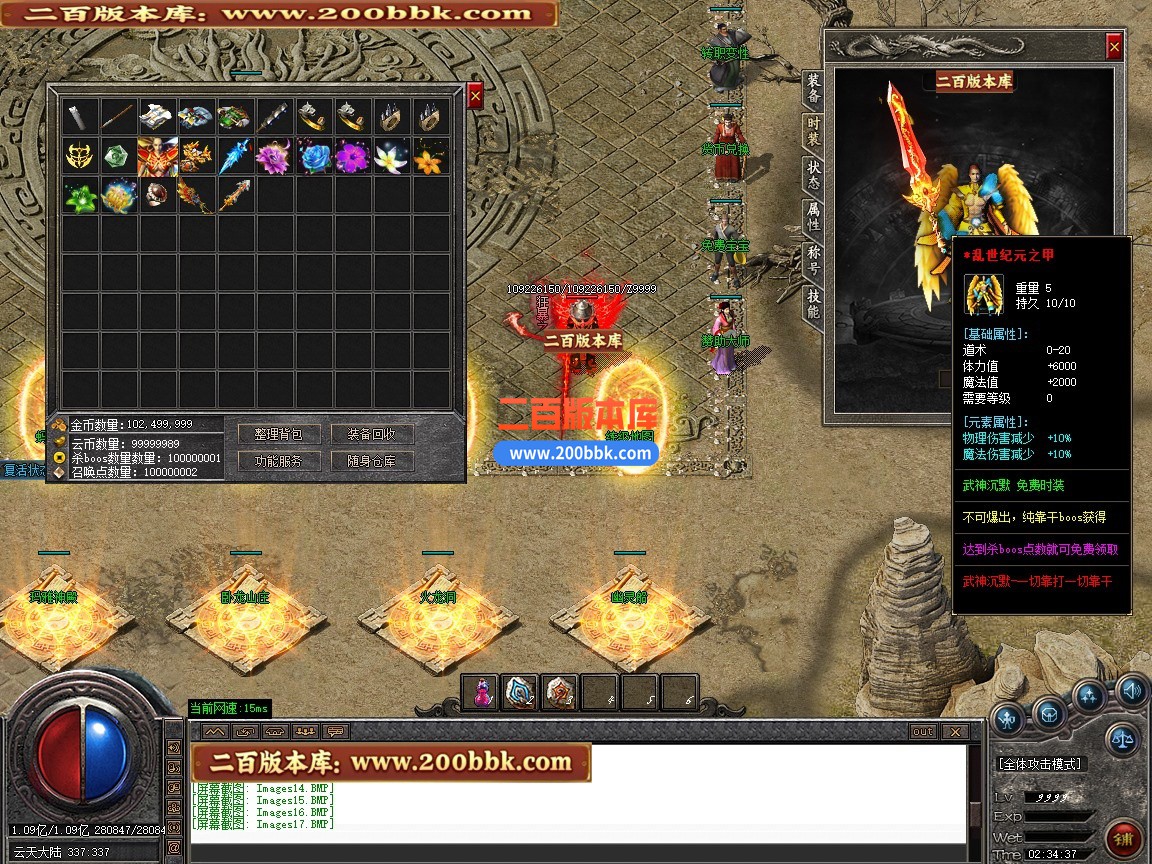This screenshot has height=864, width=1152.
Task: Open the trade scales icon button
Action: pyautogui.click(x=1121, y=740)
